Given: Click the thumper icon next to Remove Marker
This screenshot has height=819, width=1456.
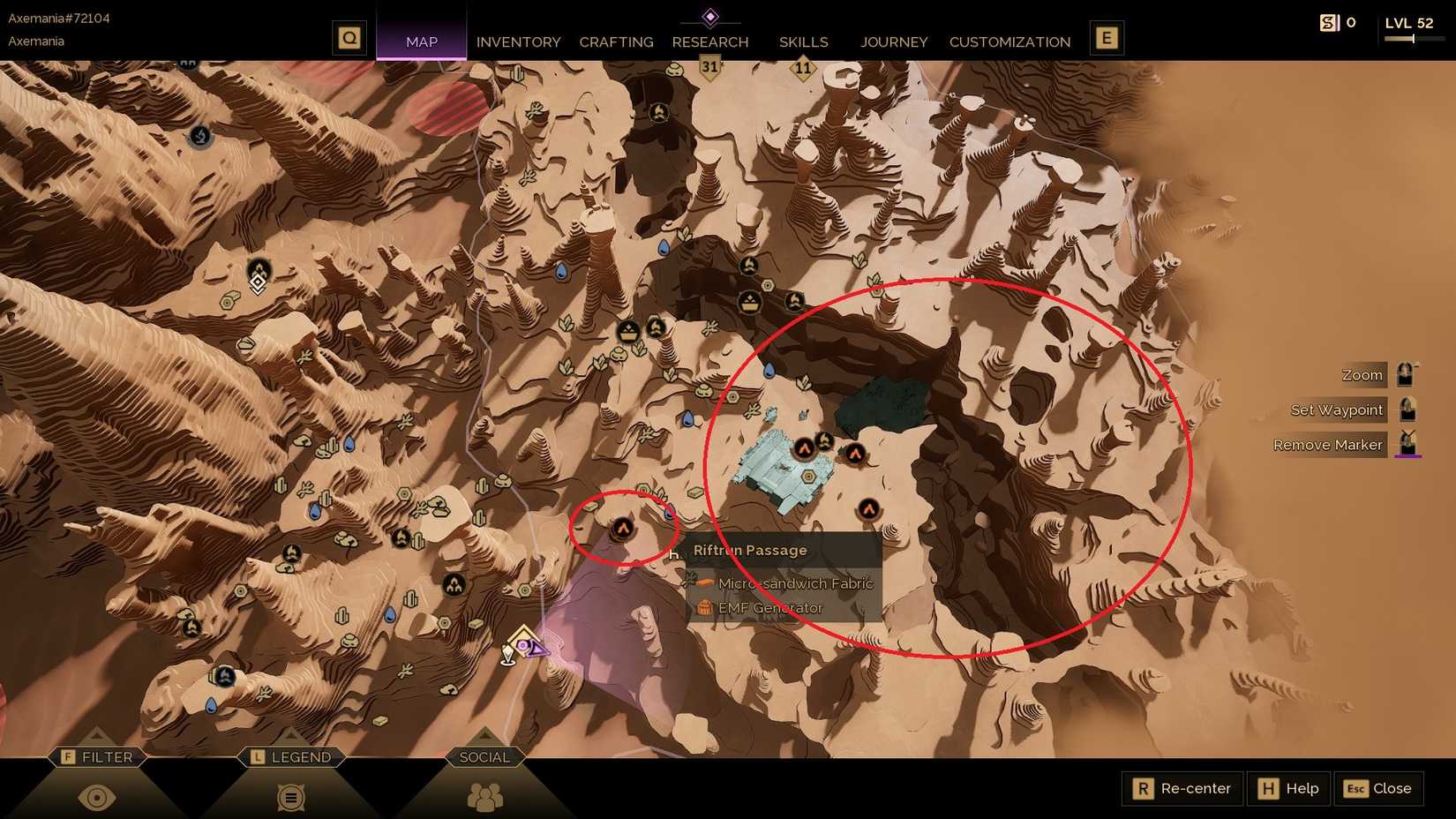Looking at the screenshot, I should click(x=1408, y=444).
